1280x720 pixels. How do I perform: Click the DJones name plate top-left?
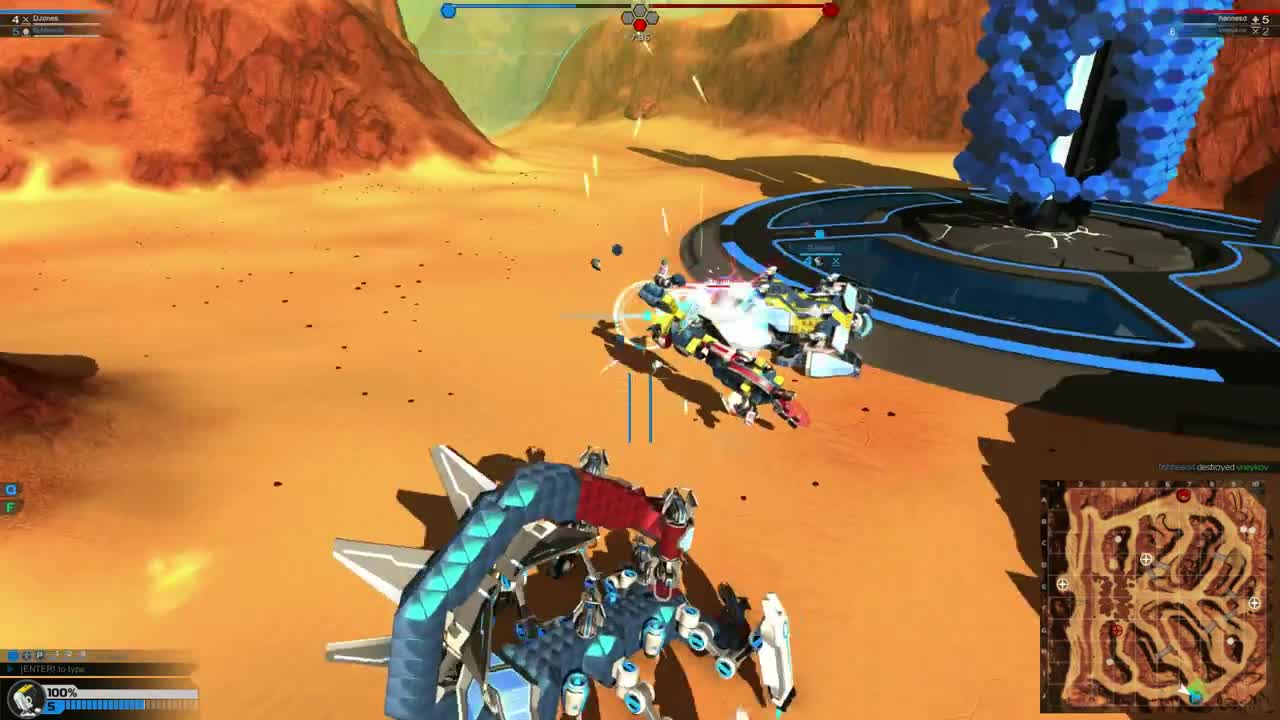click(x=45, y=18)
